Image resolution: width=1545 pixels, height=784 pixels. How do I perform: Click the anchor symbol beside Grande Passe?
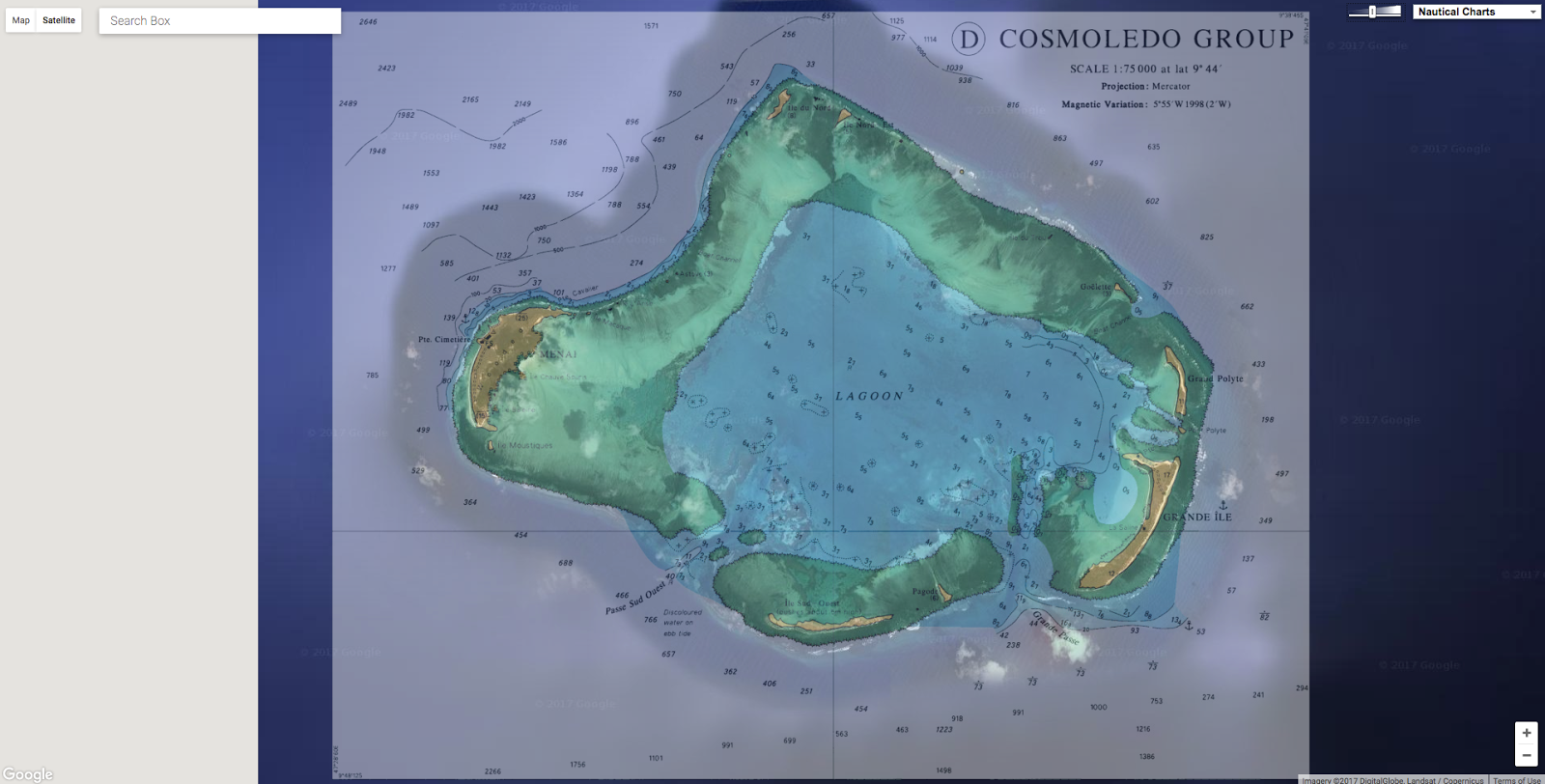1189,627
